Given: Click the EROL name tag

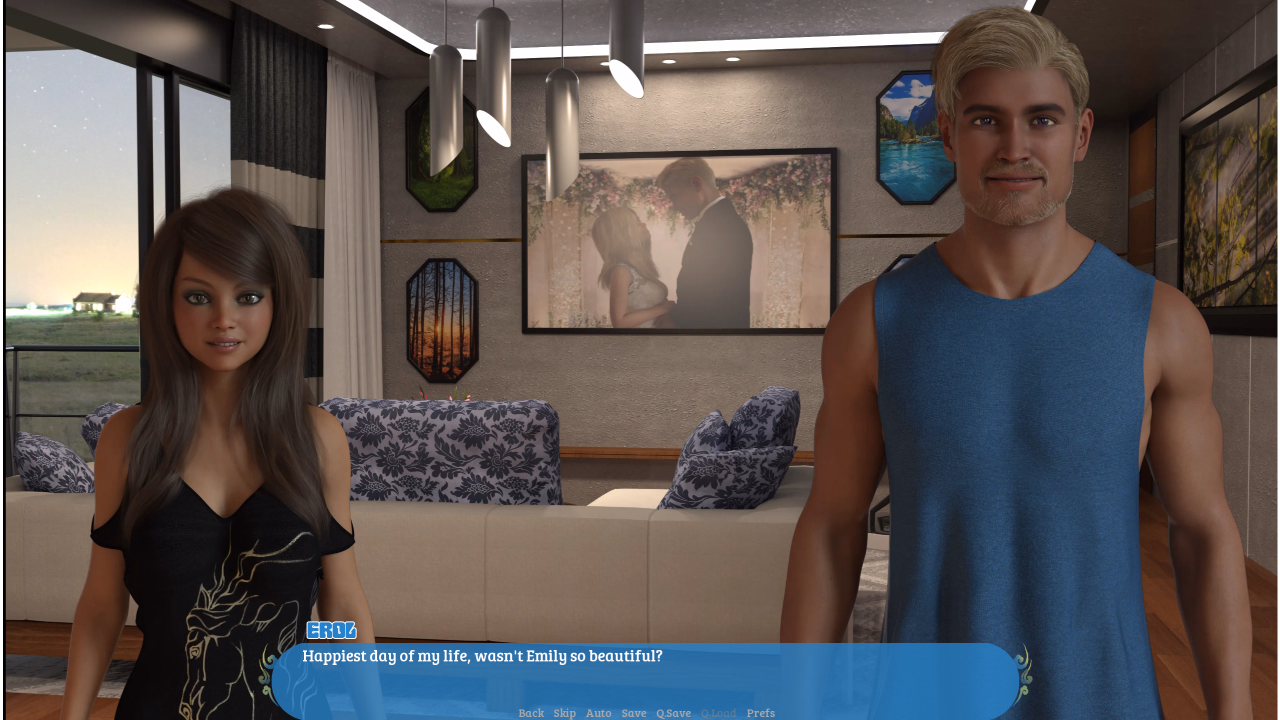Looking at the screenshot, I should [x=330, y=630].
